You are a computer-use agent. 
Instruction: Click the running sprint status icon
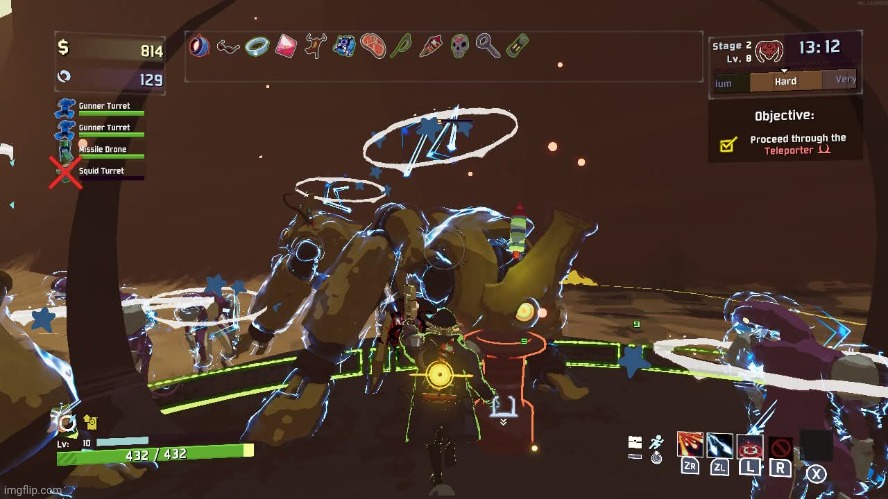coord(656,443)
